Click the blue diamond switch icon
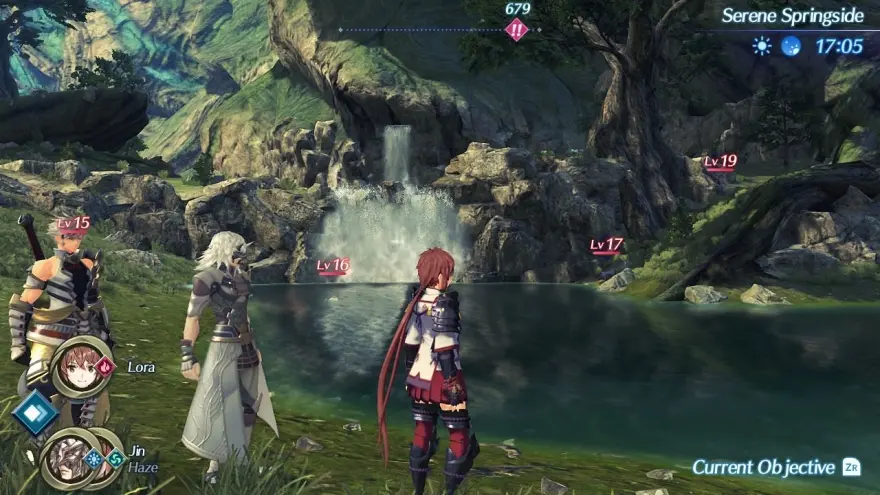Viewport: 880px width, 495px height. pos(35,411)
